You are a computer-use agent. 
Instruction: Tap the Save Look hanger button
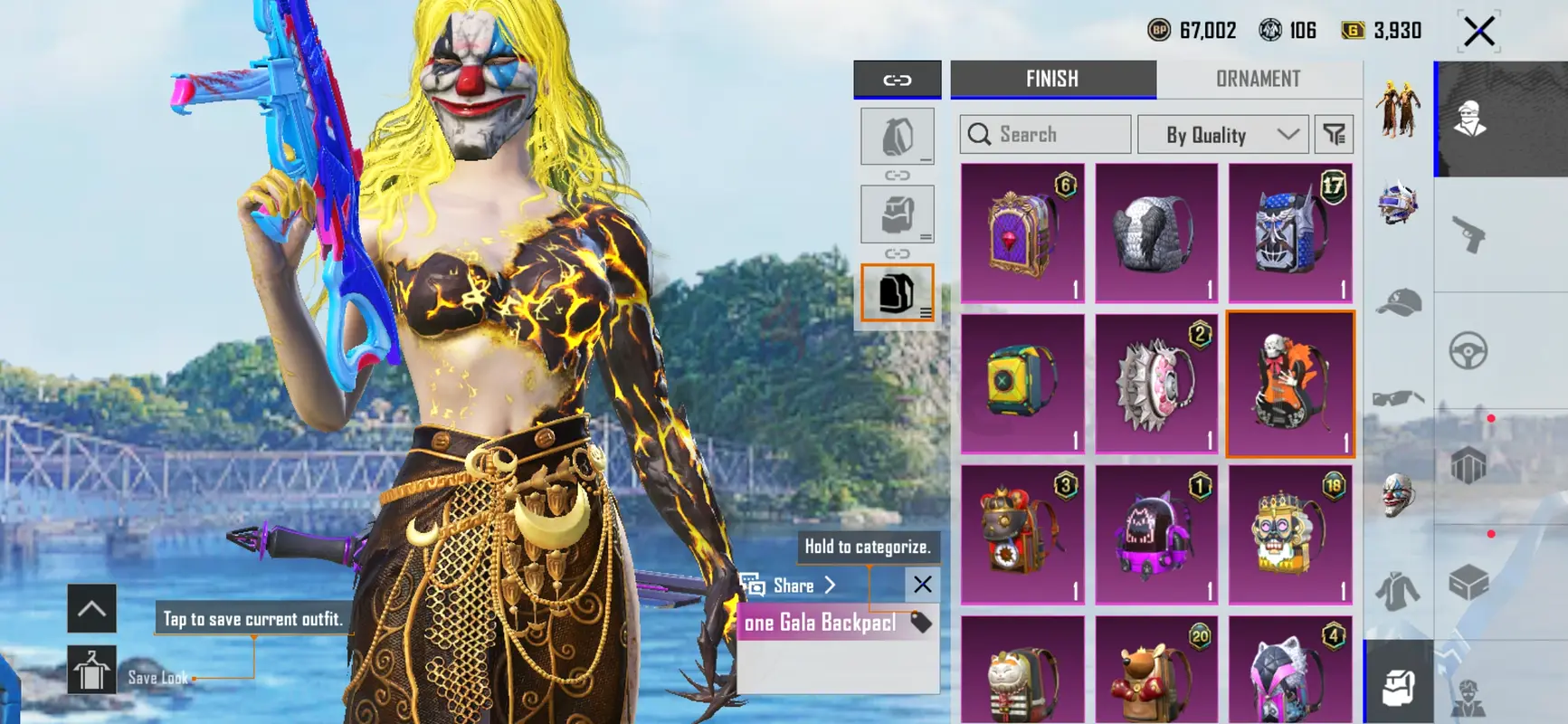(x=91, y=671)
